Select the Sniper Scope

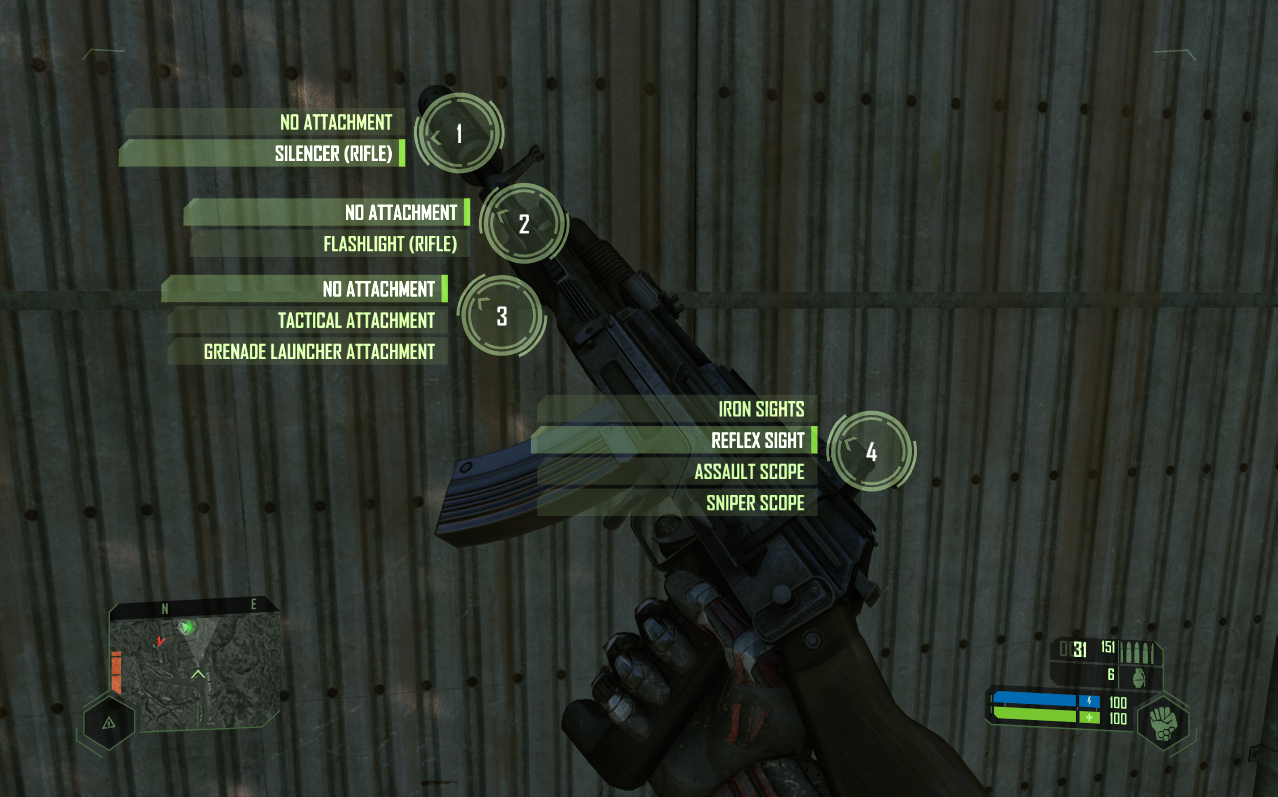(x=755, y=503)
